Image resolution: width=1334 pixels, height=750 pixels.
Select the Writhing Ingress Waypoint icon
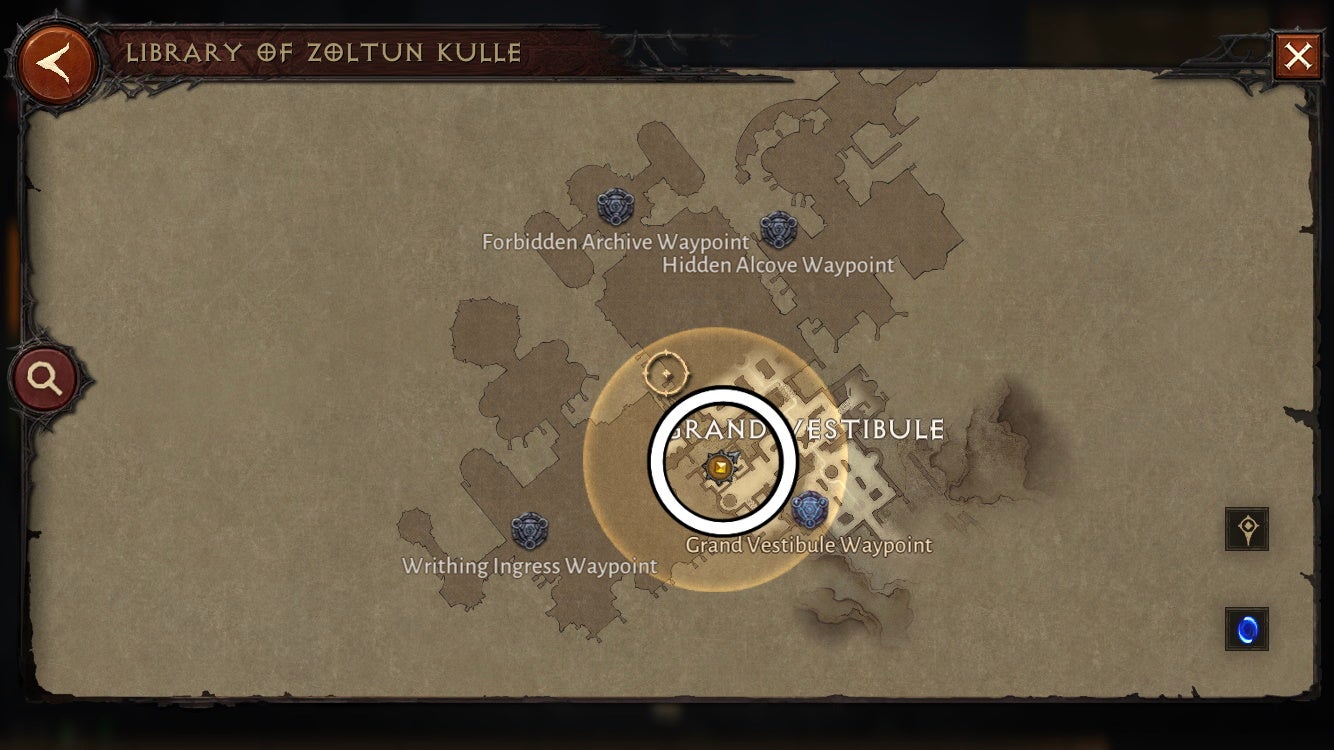[529, 531]
